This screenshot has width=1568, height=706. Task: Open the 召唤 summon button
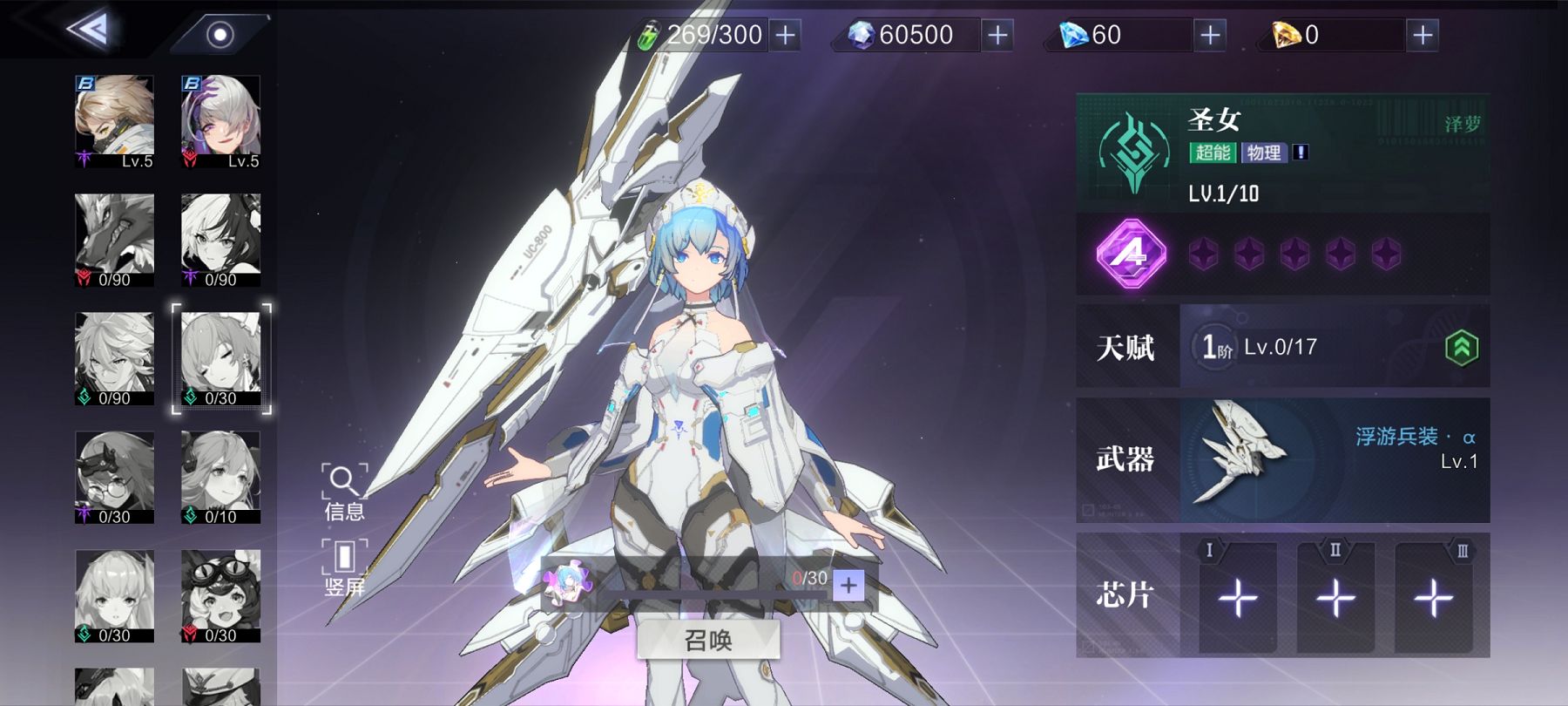707,641
